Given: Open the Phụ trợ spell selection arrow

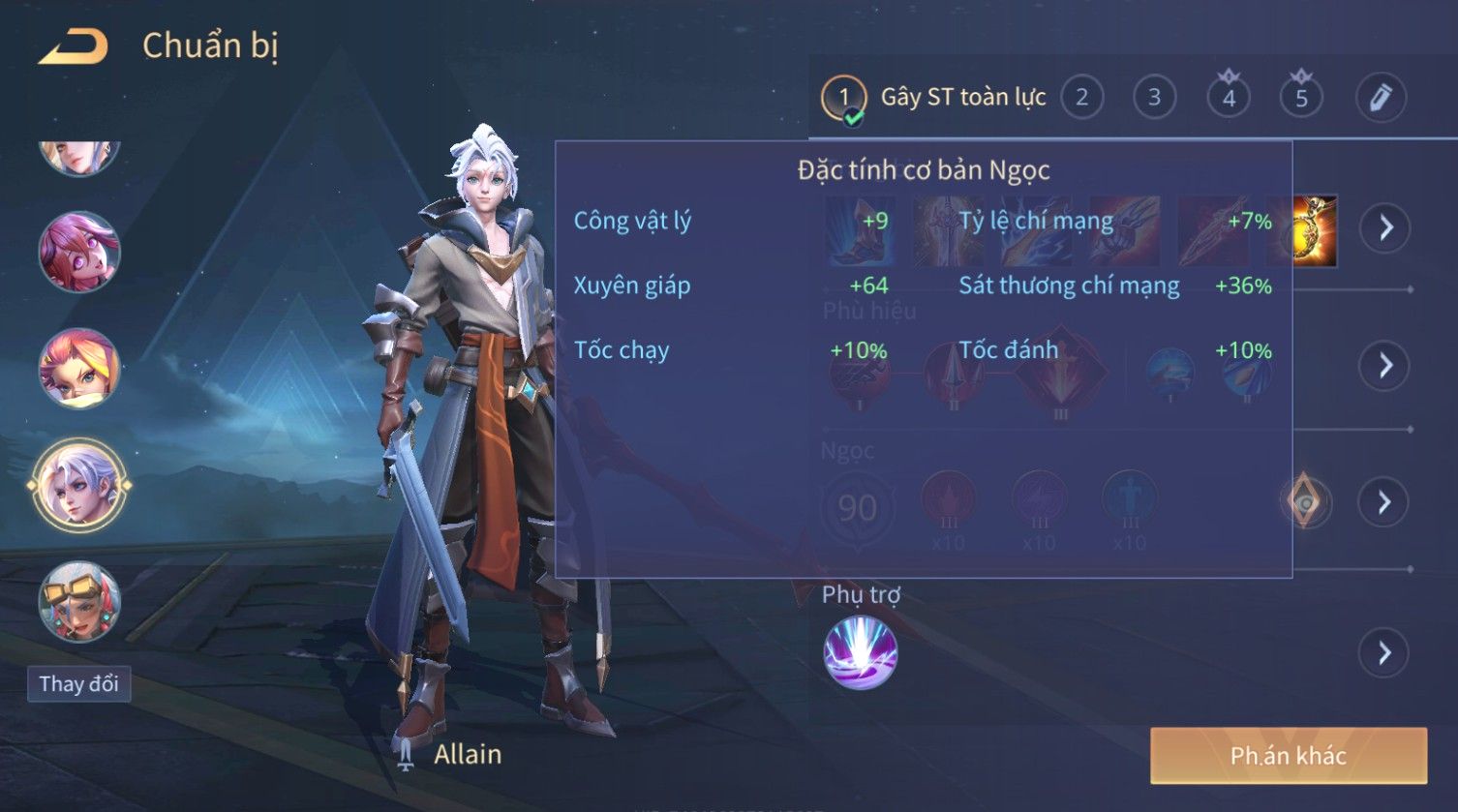Looking at the screenshot, I should click(1385, 654).
